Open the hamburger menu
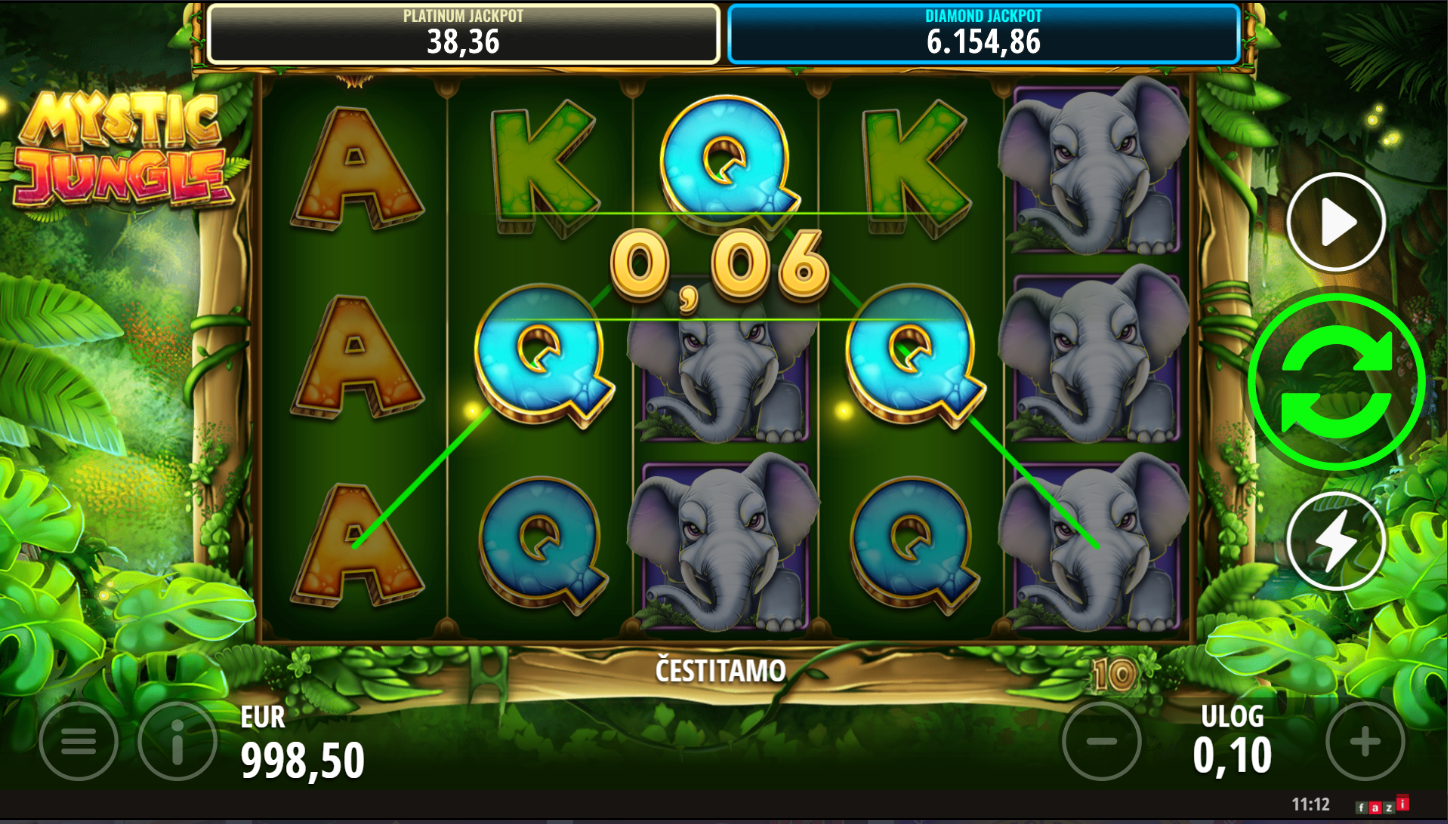This screenshot has height=824, width=1448. (x=78, y=741)
